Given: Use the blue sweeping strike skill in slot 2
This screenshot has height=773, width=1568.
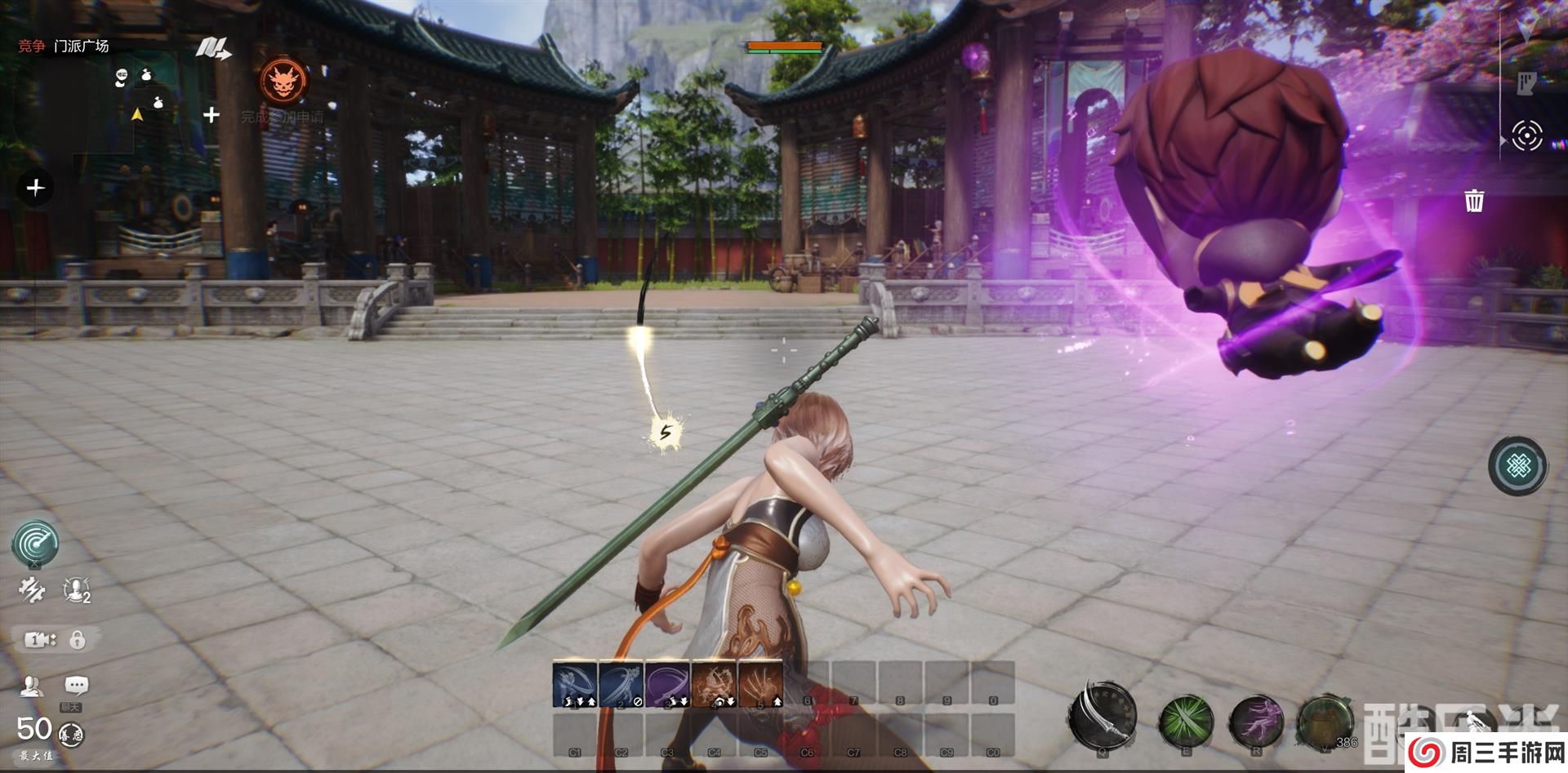Looking at the screenshot, I should (621, 684).
